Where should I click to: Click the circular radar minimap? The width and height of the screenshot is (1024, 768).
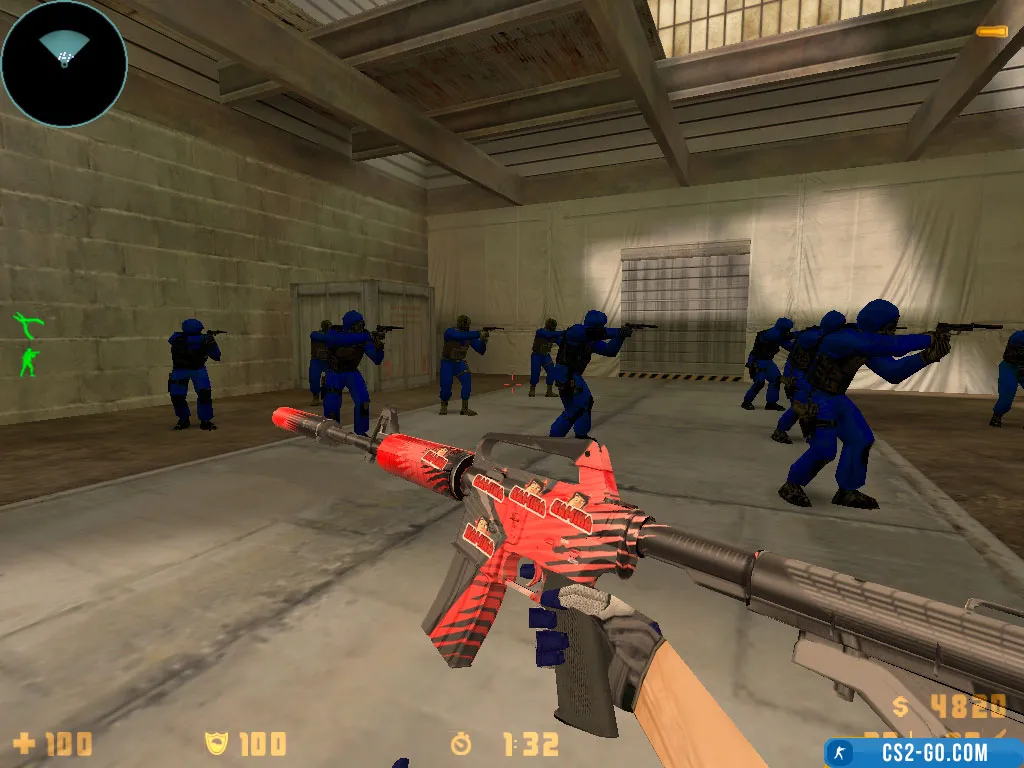pyautogui.click(x=64, y=63)
